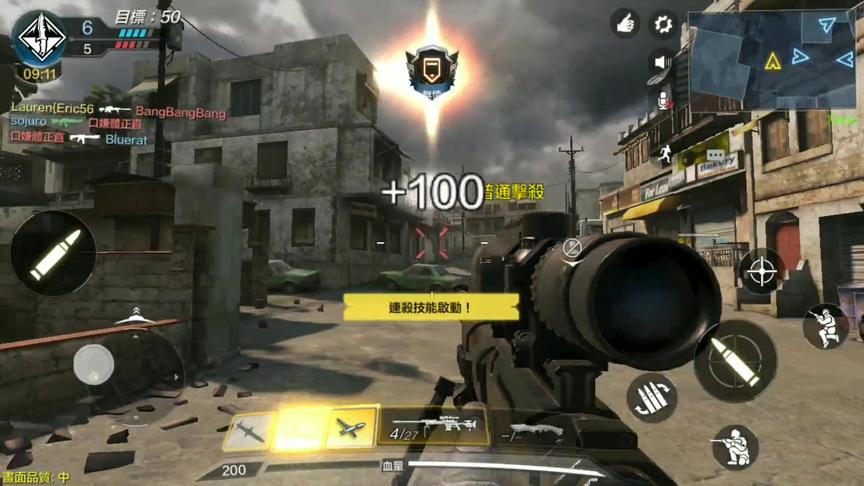Toggle the speaker sound icon
The width and height of the screenshot is (864, 486).
click(x=661, y=62)
